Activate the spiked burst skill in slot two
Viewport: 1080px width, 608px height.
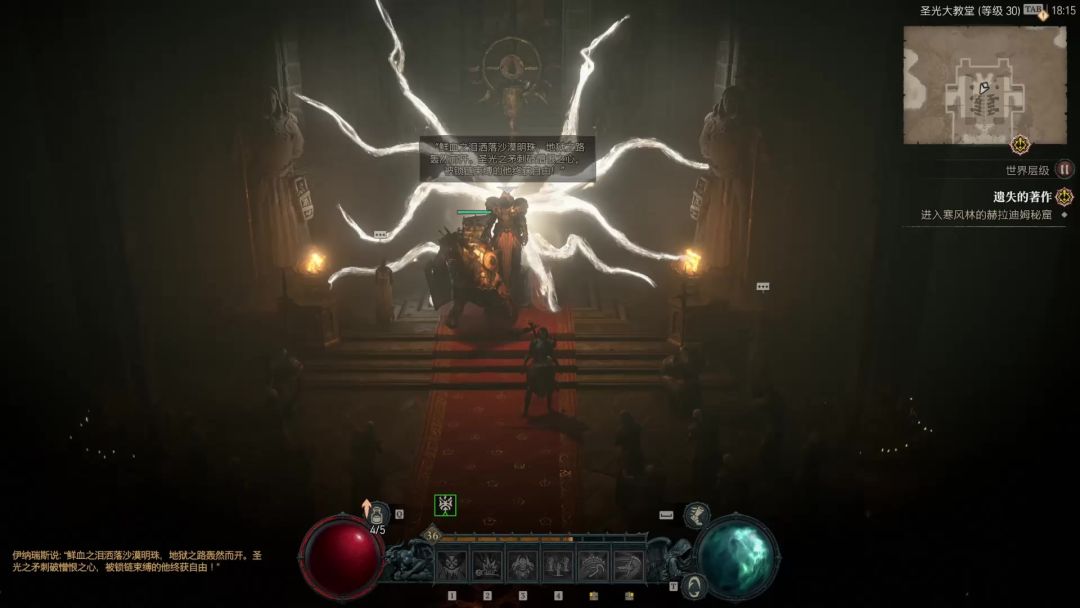487,565
